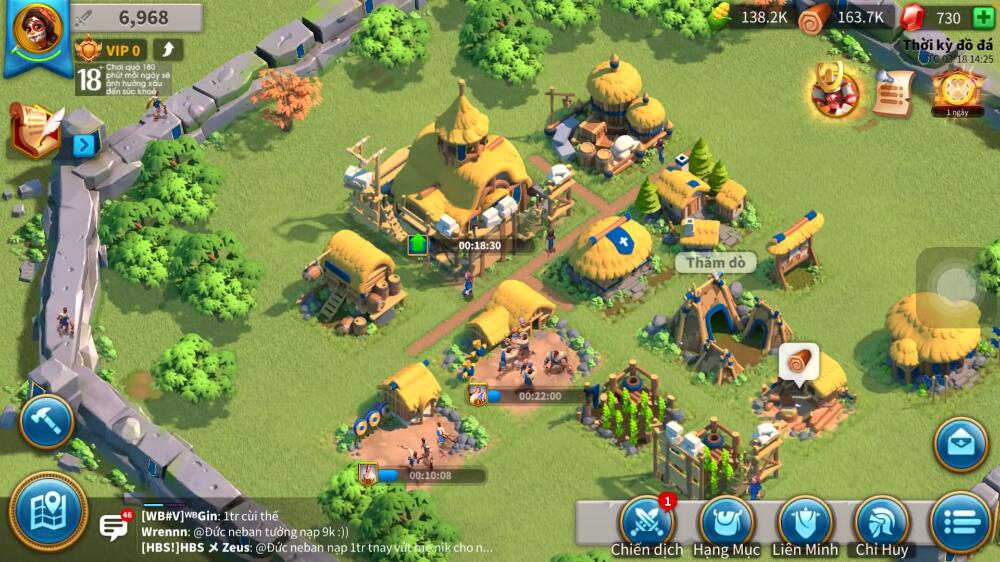Expand the blue arrow side panel

pos(84,146)
